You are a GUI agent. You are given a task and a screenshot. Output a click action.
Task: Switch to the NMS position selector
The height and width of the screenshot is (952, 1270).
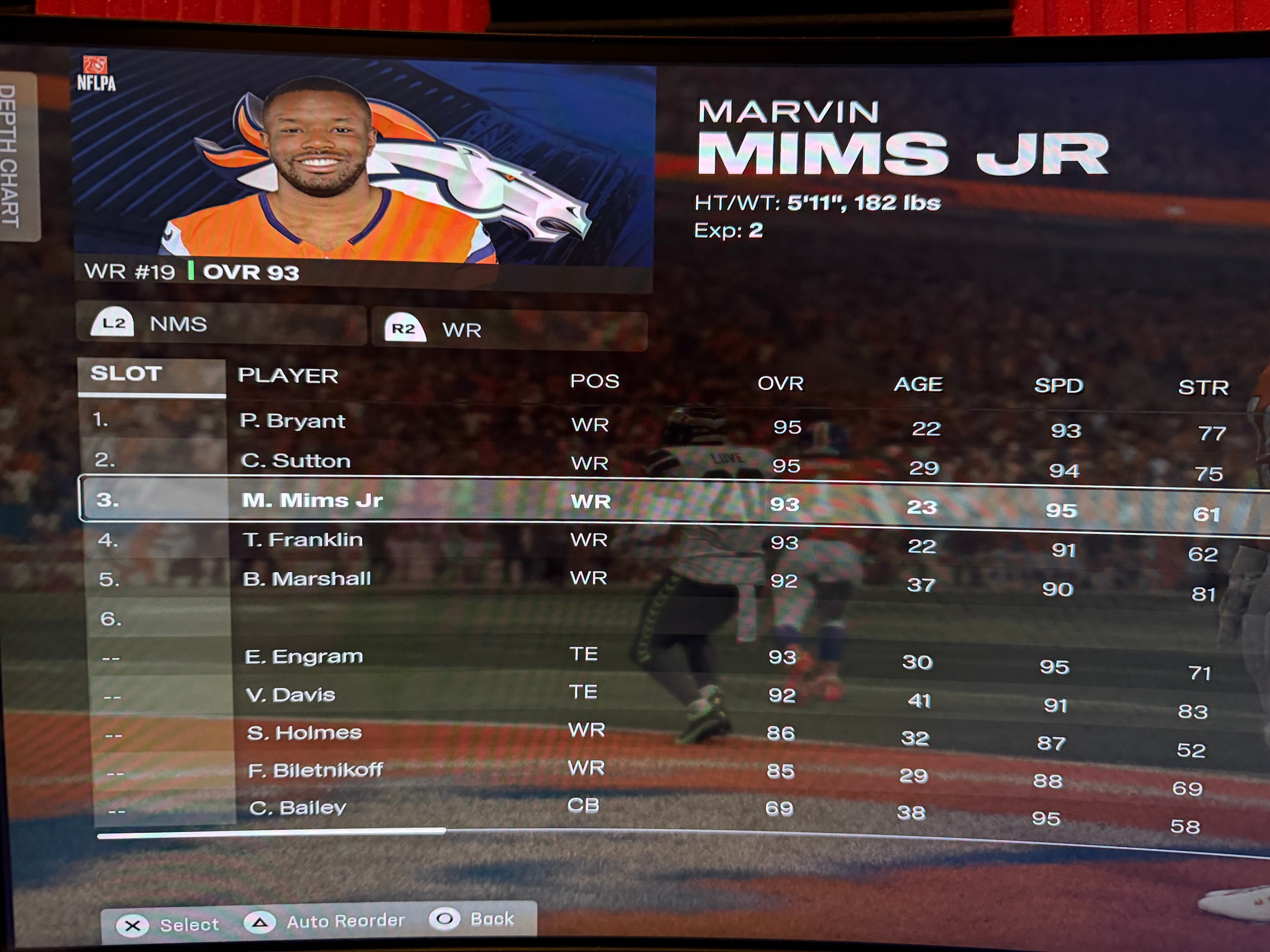(221, 324)
